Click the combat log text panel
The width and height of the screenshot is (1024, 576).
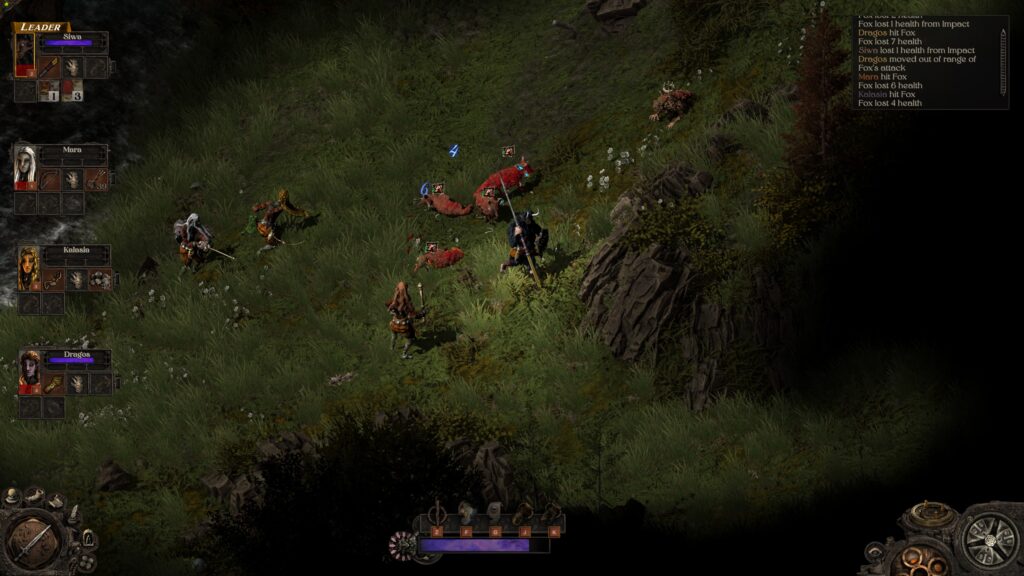click(x=925, y=62)
